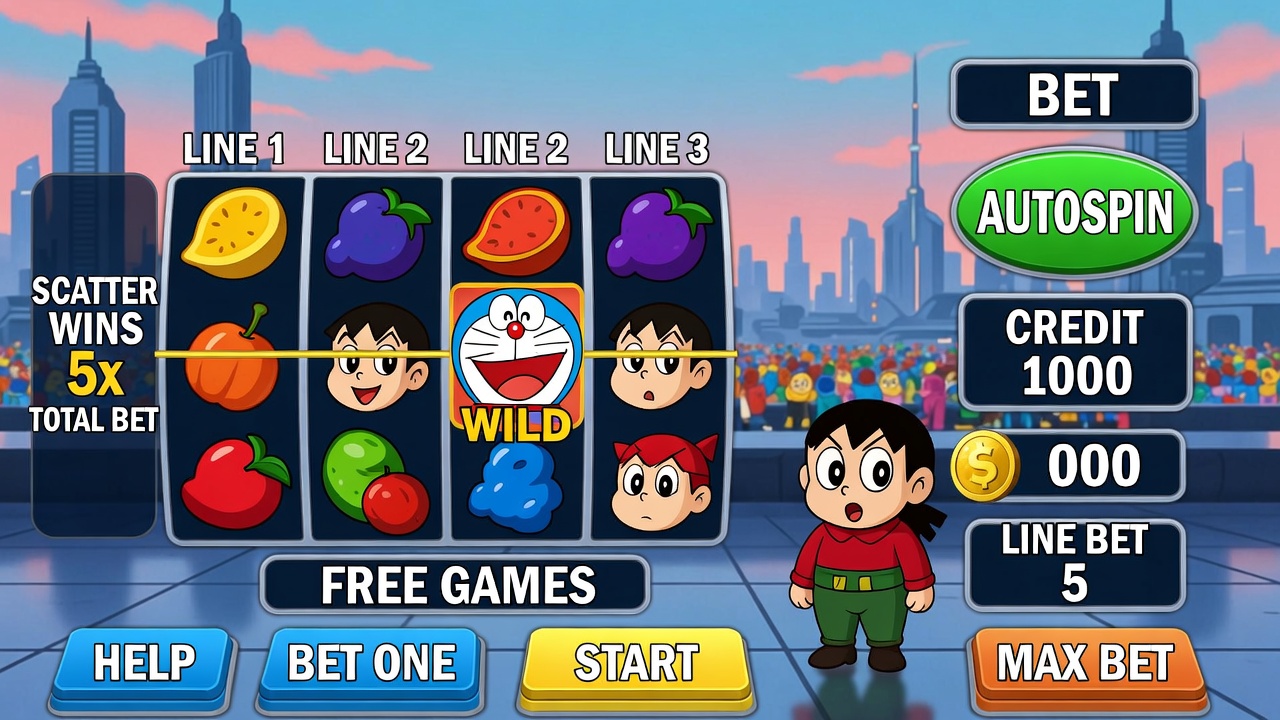Place the MAX BET
This screenshot has width=1280, height=720.
pyautogui.click(x=1085, y=663)
